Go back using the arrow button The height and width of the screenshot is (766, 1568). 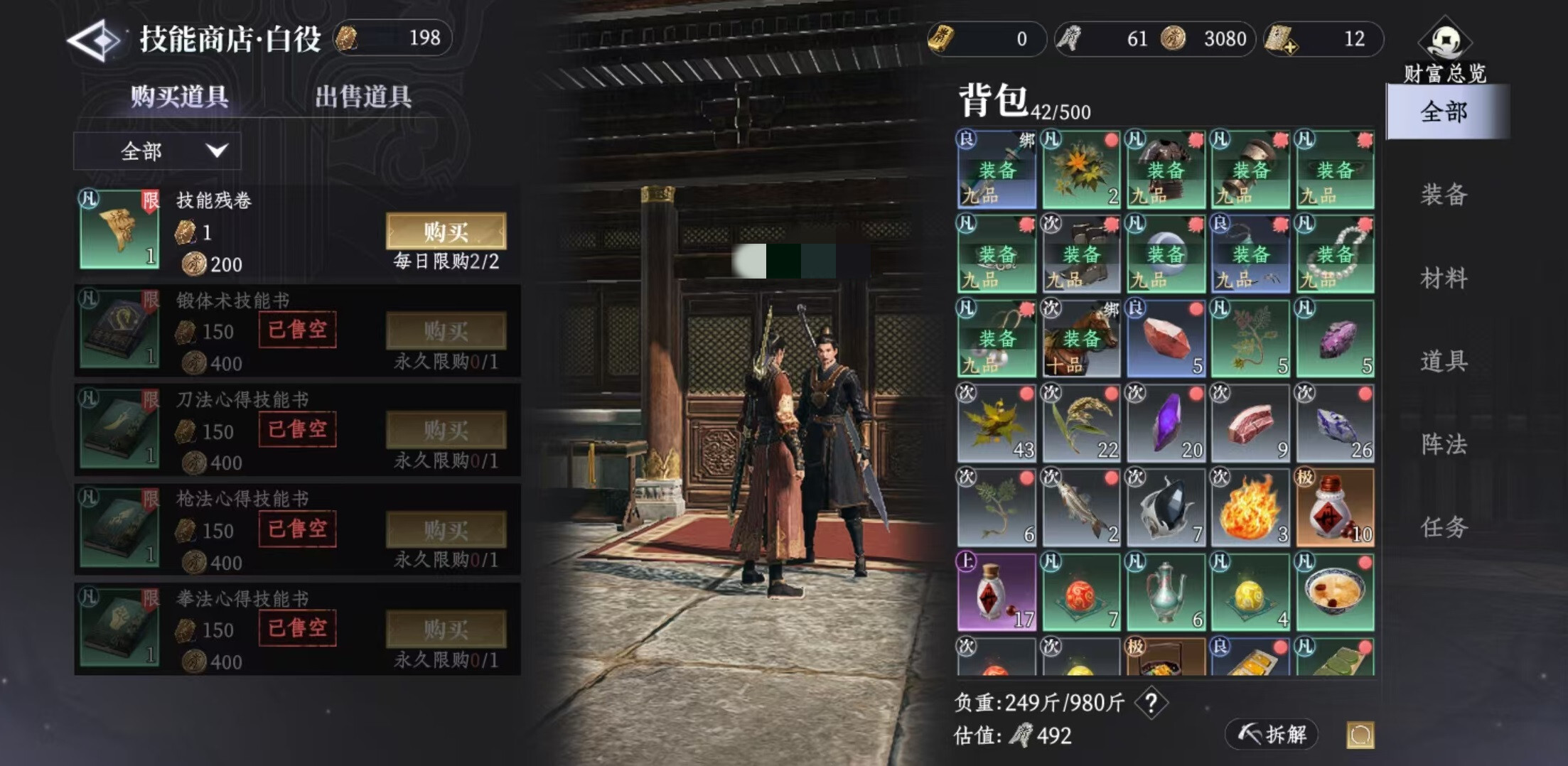coord(94,40)
